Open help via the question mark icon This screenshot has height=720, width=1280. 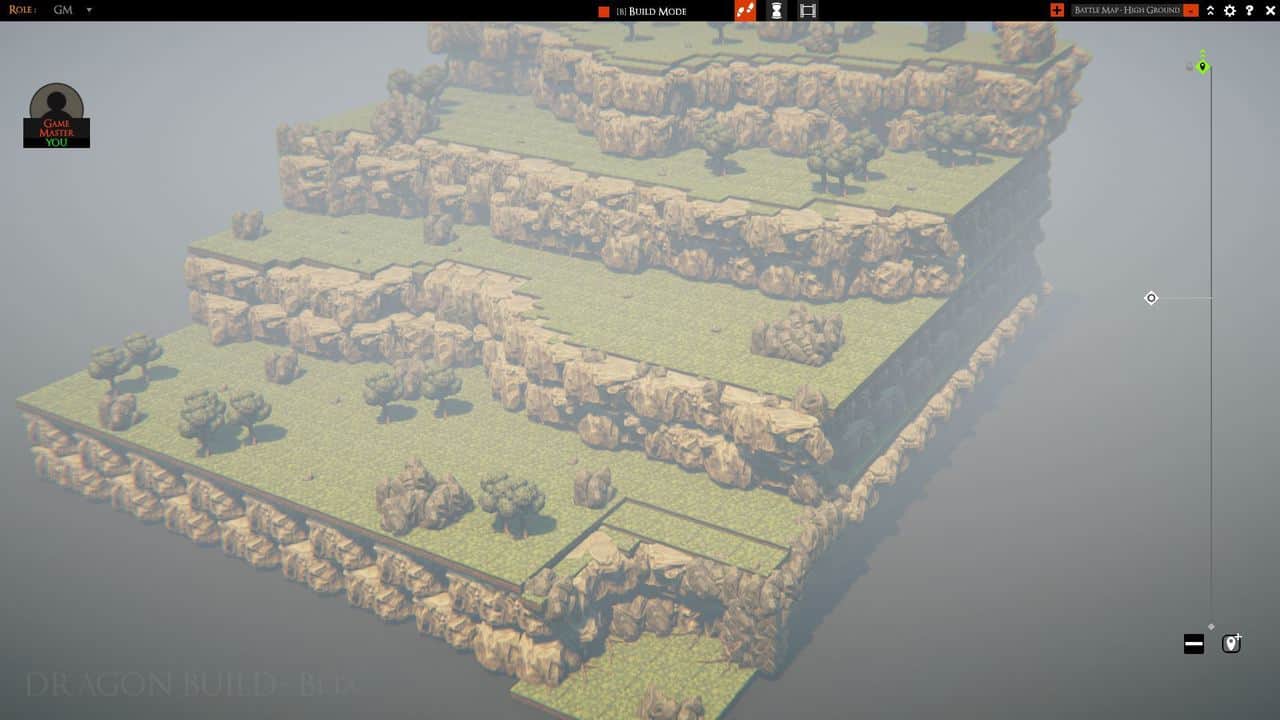(x=1249, y=11)
